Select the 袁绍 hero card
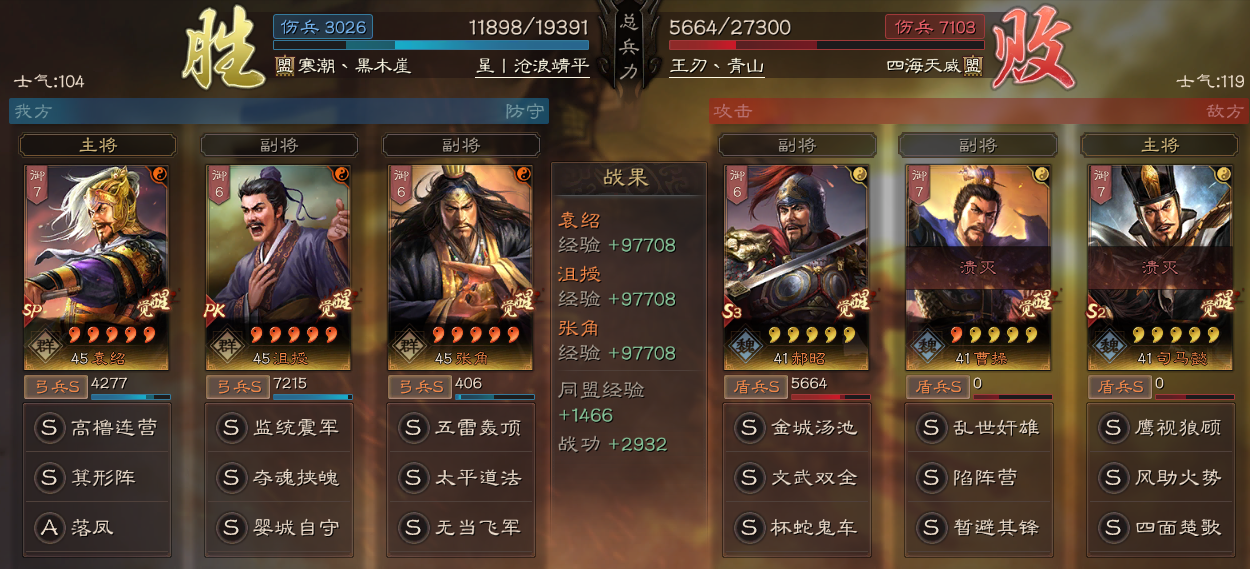Image resolution: width=1250 pixels, height=569 pixels. (x=97, y=267)
